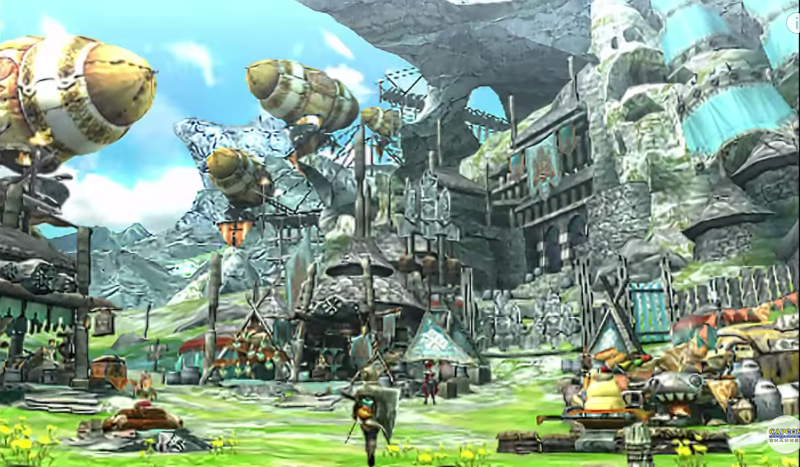Open the video info card icon

click(x=793, y=20)
